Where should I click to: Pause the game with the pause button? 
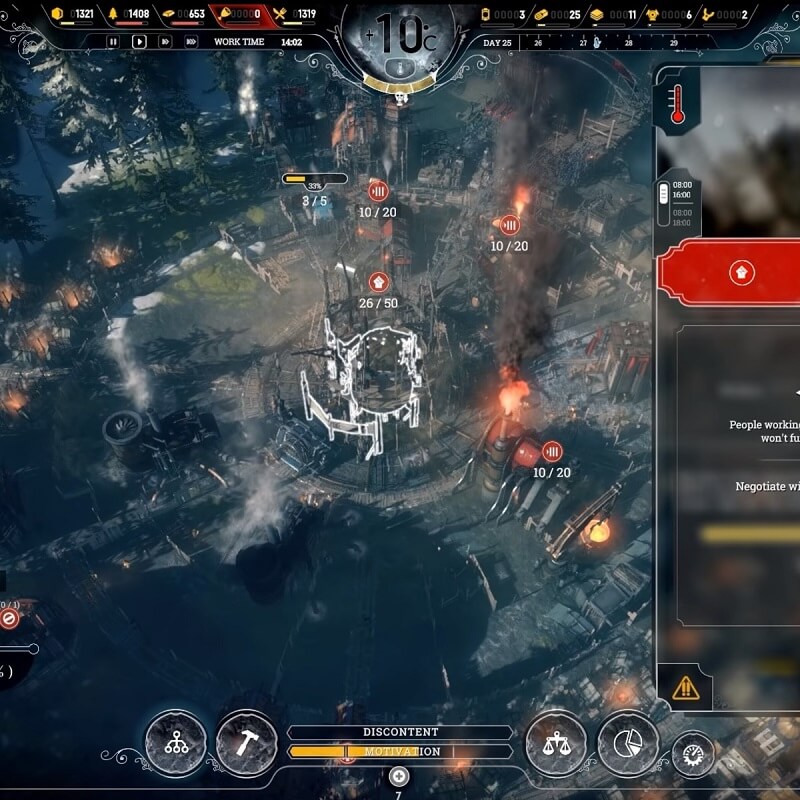pyautogui.click(x=113, y=42)
